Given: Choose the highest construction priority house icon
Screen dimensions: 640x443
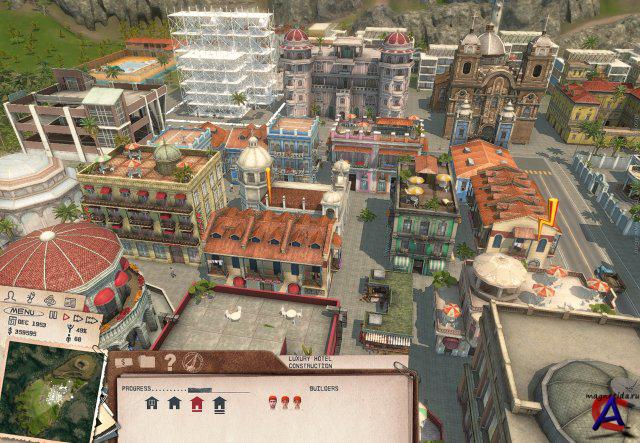Looking at the screenshot, I should (219, 404).
